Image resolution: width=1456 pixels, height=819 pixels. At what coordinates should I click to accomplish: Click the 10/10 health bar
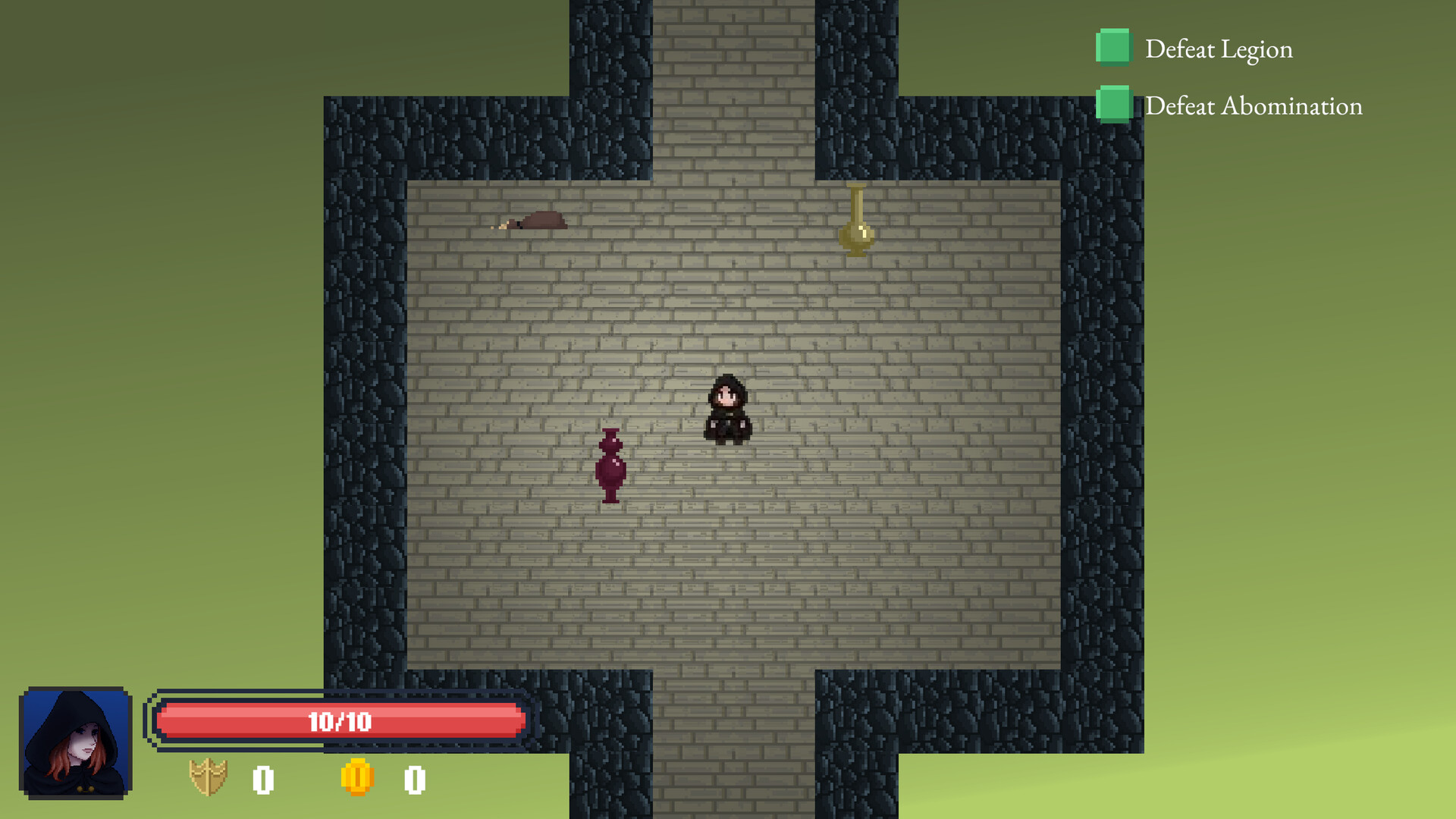339,721
